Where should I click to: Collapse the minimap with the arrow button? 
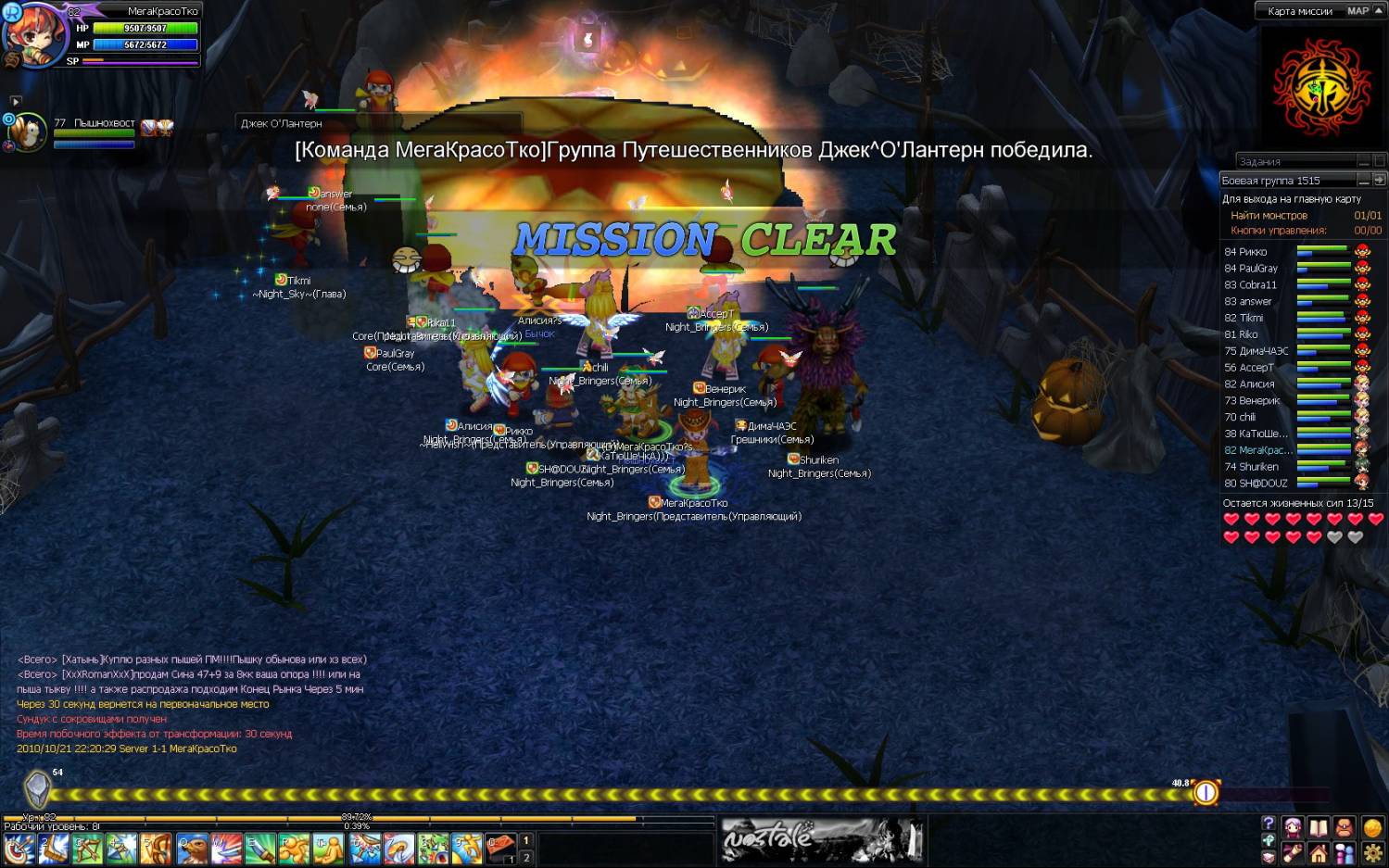[1379, 11]
